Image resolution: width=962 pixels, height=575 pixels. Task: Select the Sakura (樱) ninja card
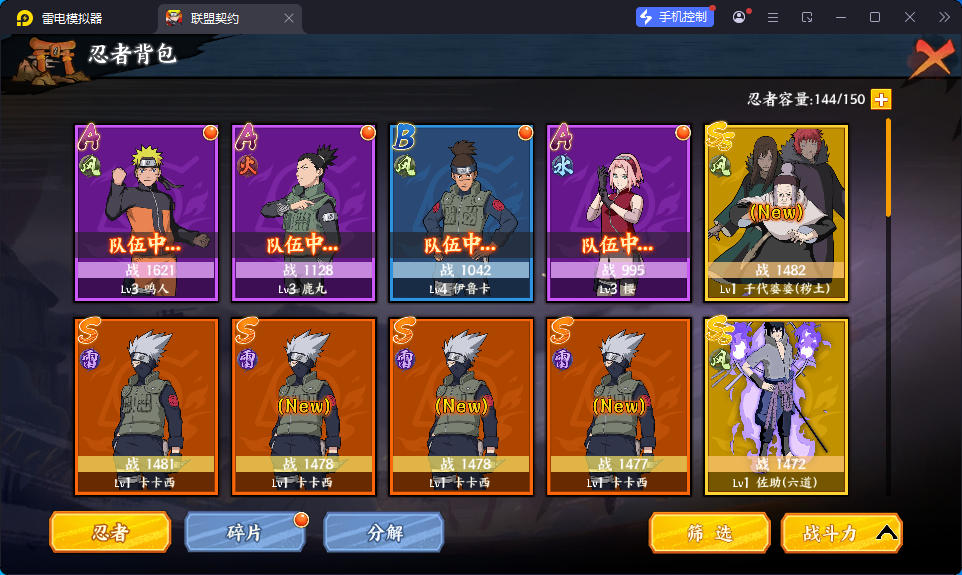tap(618, 212)
